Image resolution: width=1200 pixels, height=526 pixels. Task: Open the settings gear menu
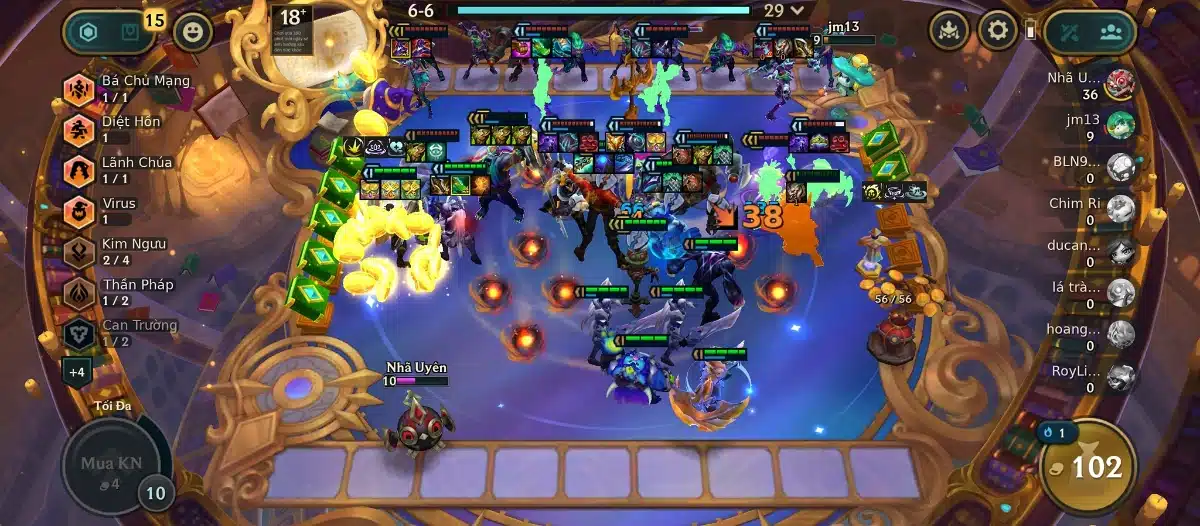997,31
